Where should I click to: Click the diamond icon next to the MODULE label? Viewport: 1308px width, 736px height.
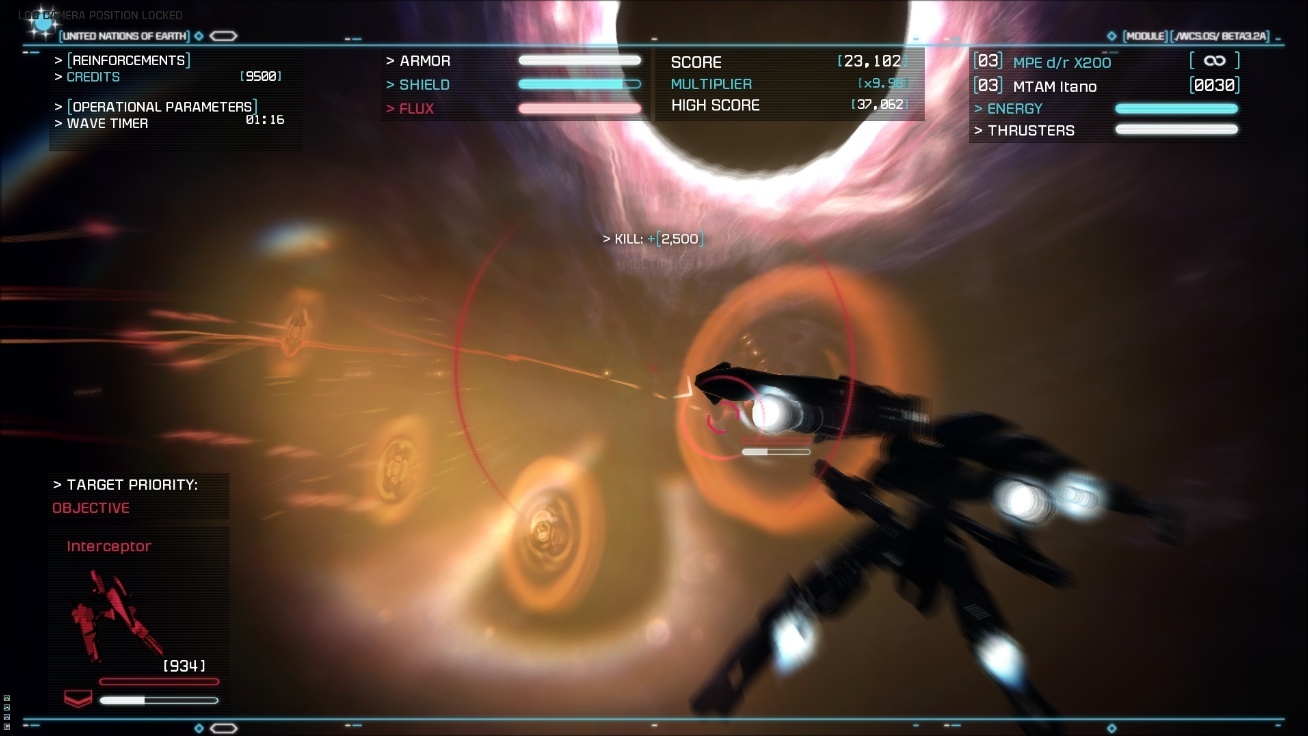1110,35
